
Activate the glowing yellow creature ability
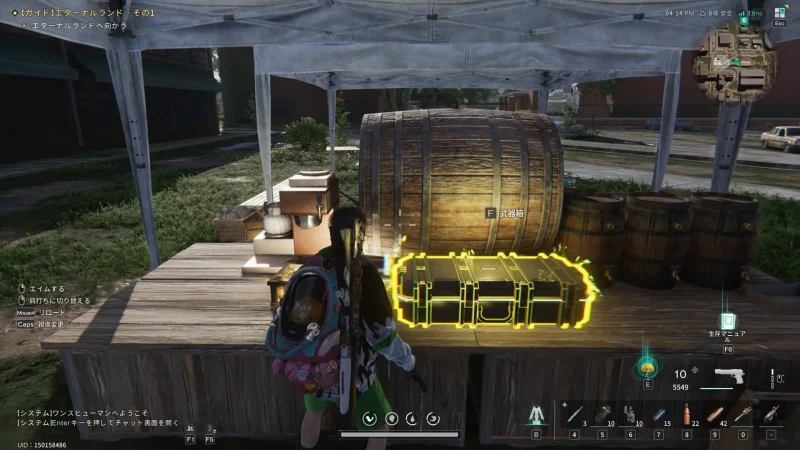[646, 366]
